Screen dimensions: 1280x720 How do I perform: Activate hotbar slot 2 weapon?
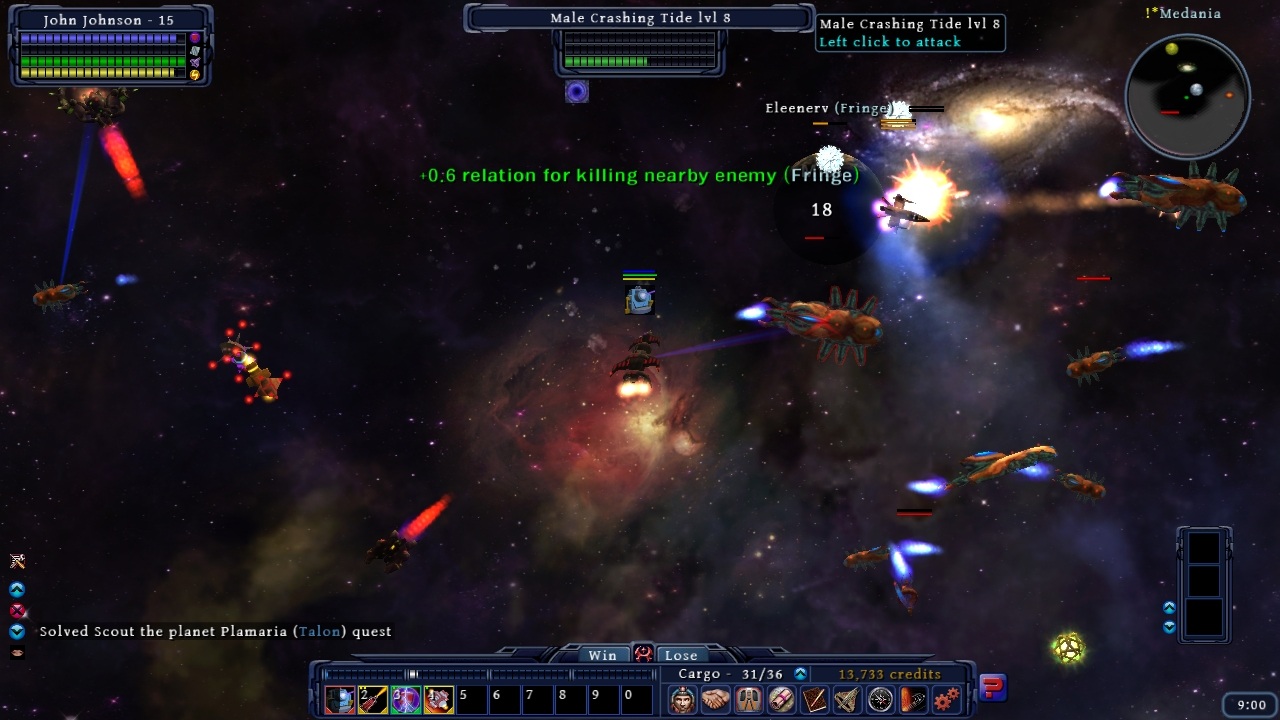(x=373, y=699)
